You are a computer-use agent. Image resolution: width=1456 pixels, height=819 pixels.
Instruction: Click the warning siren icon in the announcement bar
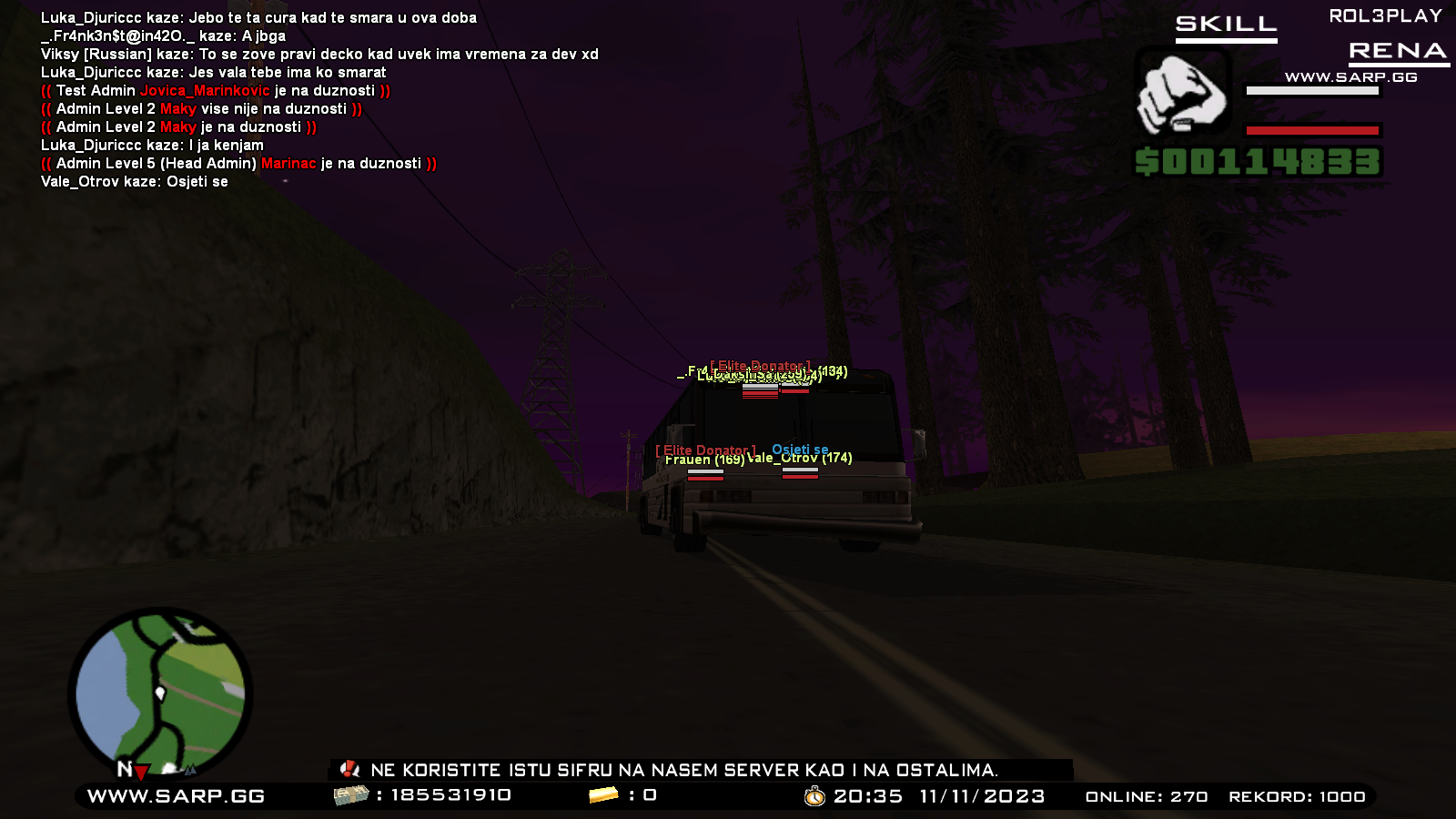coord(350,769)
